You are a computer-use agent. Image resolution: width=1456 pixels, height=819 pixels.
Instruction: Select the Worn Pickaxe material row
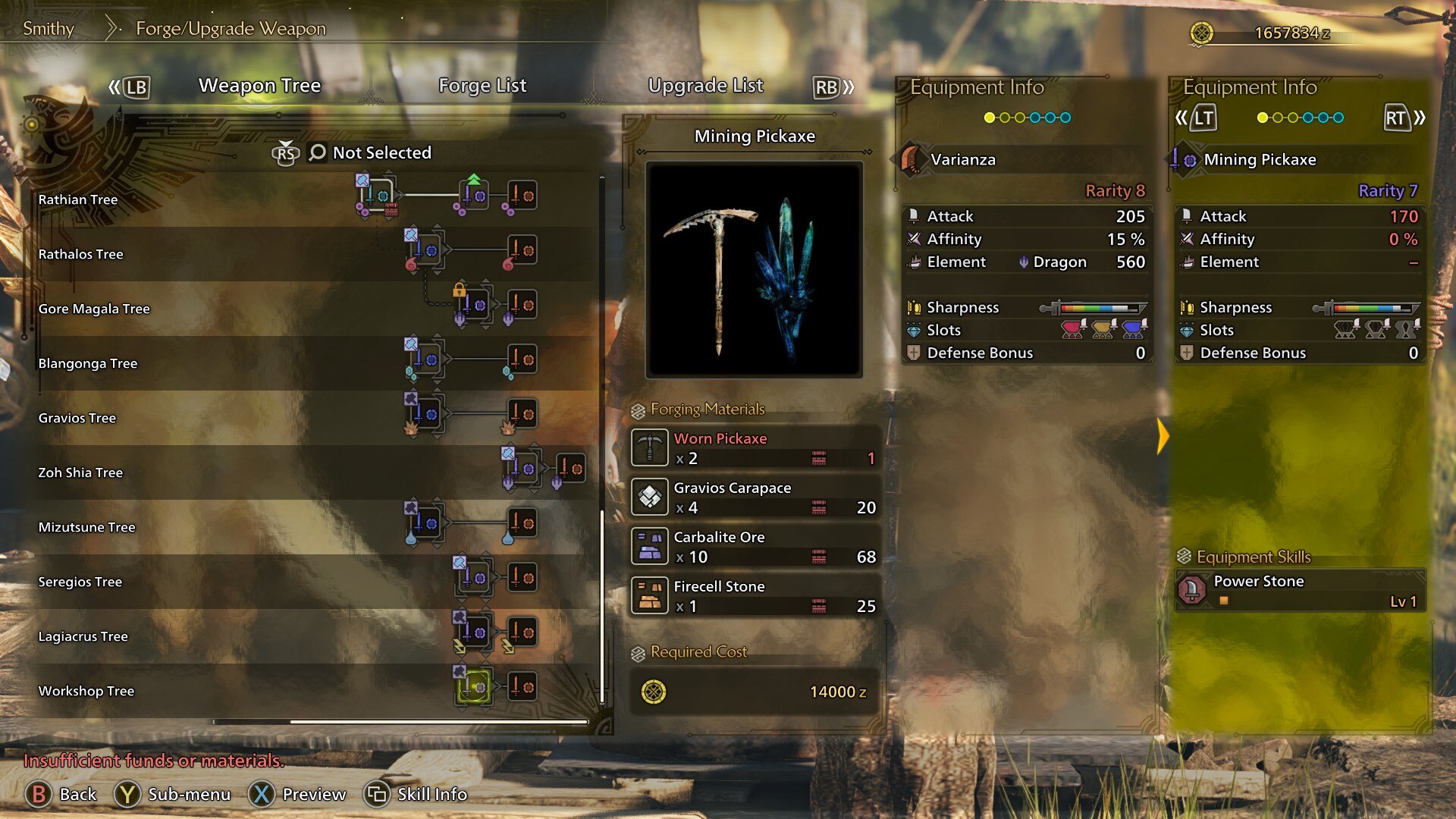[755, 448]
